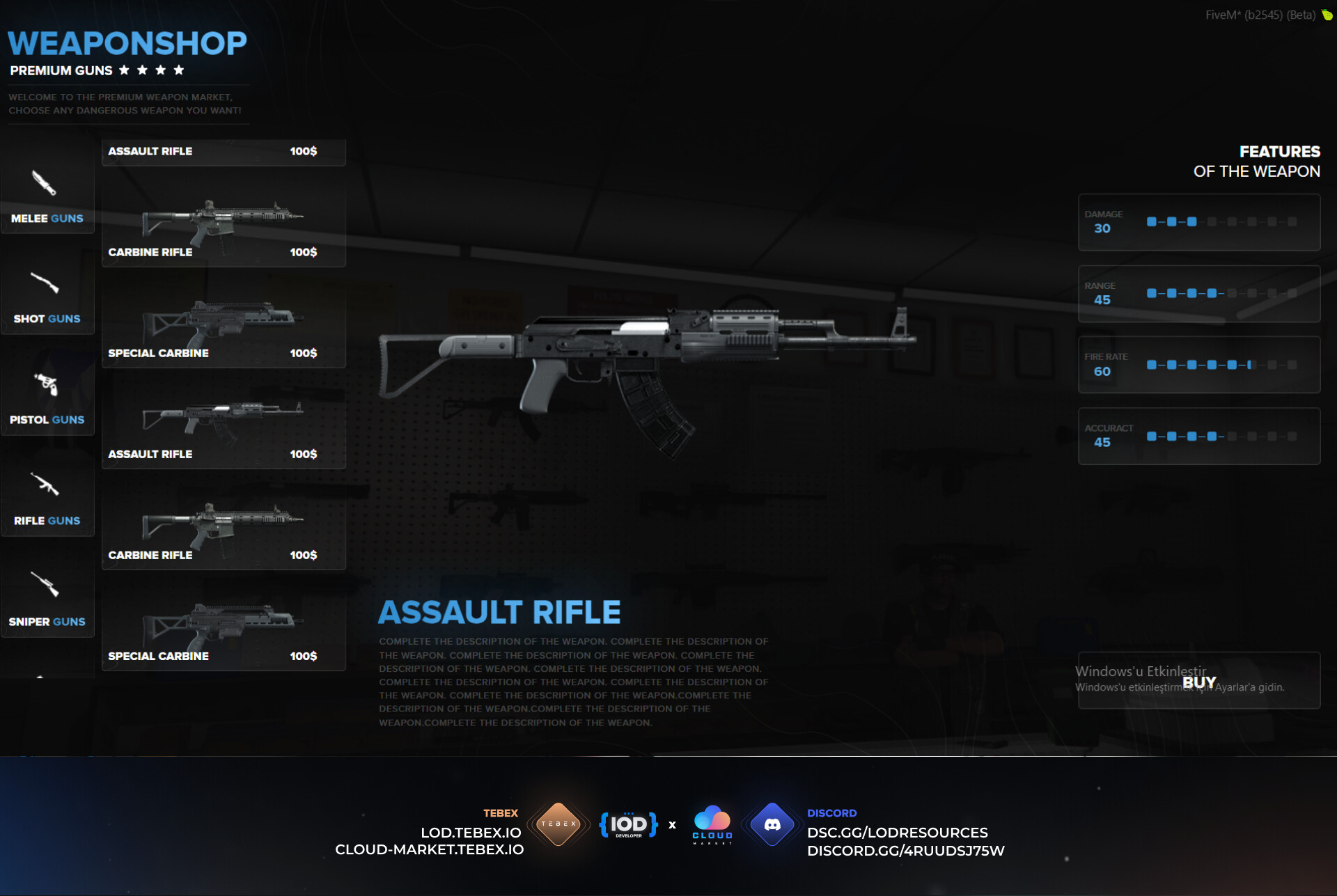Click the Damage 30 feature panel

1199,223
